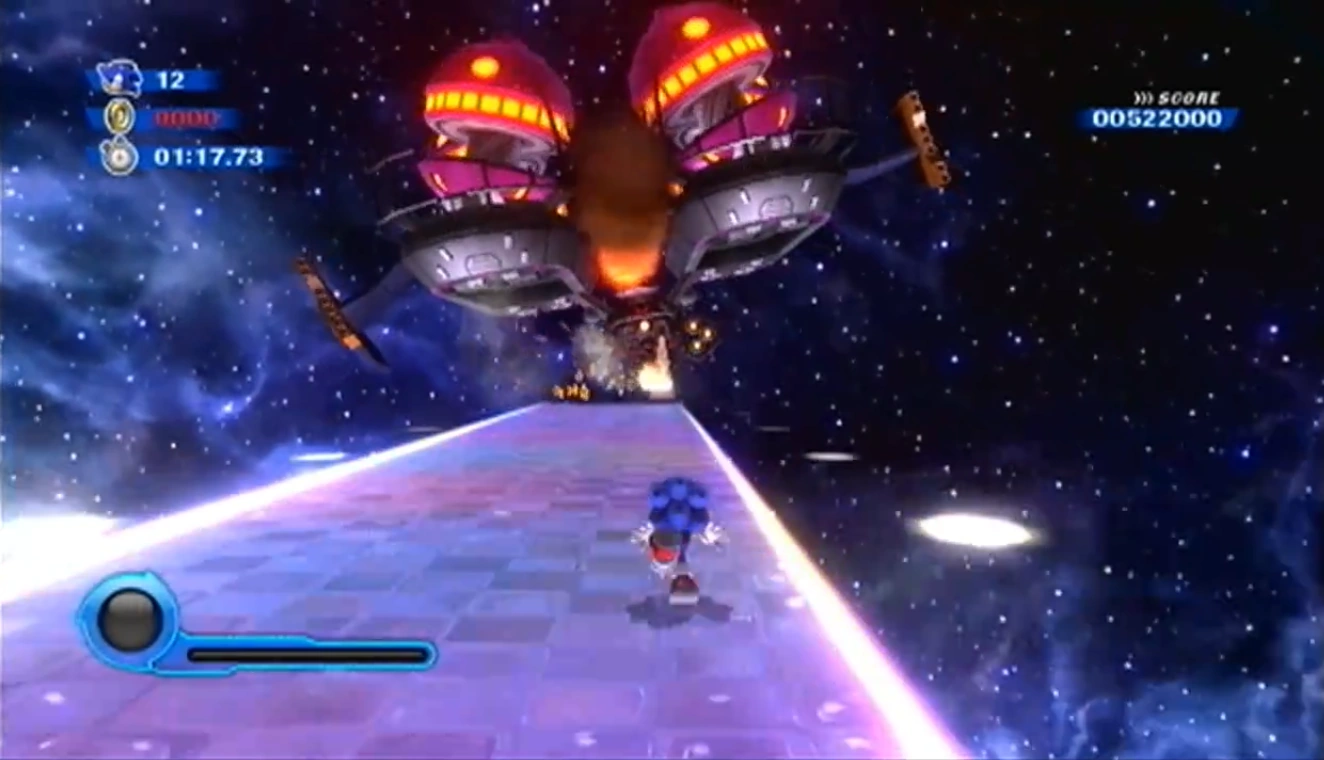Select the gold ring counter icon

(x=120, y=118)
